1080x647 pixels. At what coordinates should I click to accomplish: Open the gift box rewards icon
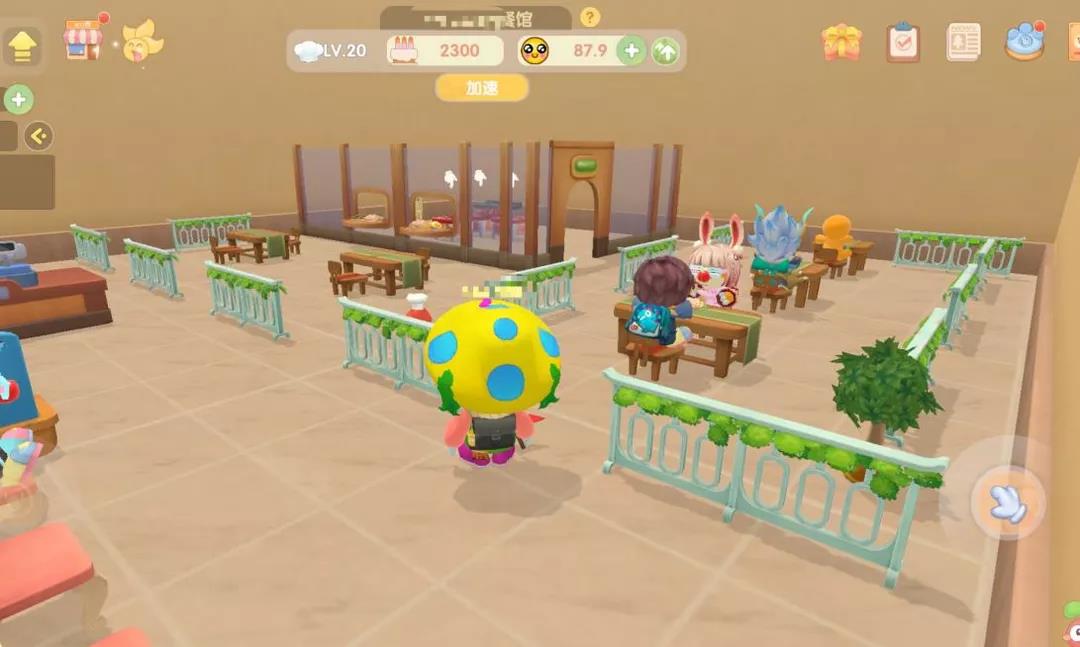(x=841, y=42)
